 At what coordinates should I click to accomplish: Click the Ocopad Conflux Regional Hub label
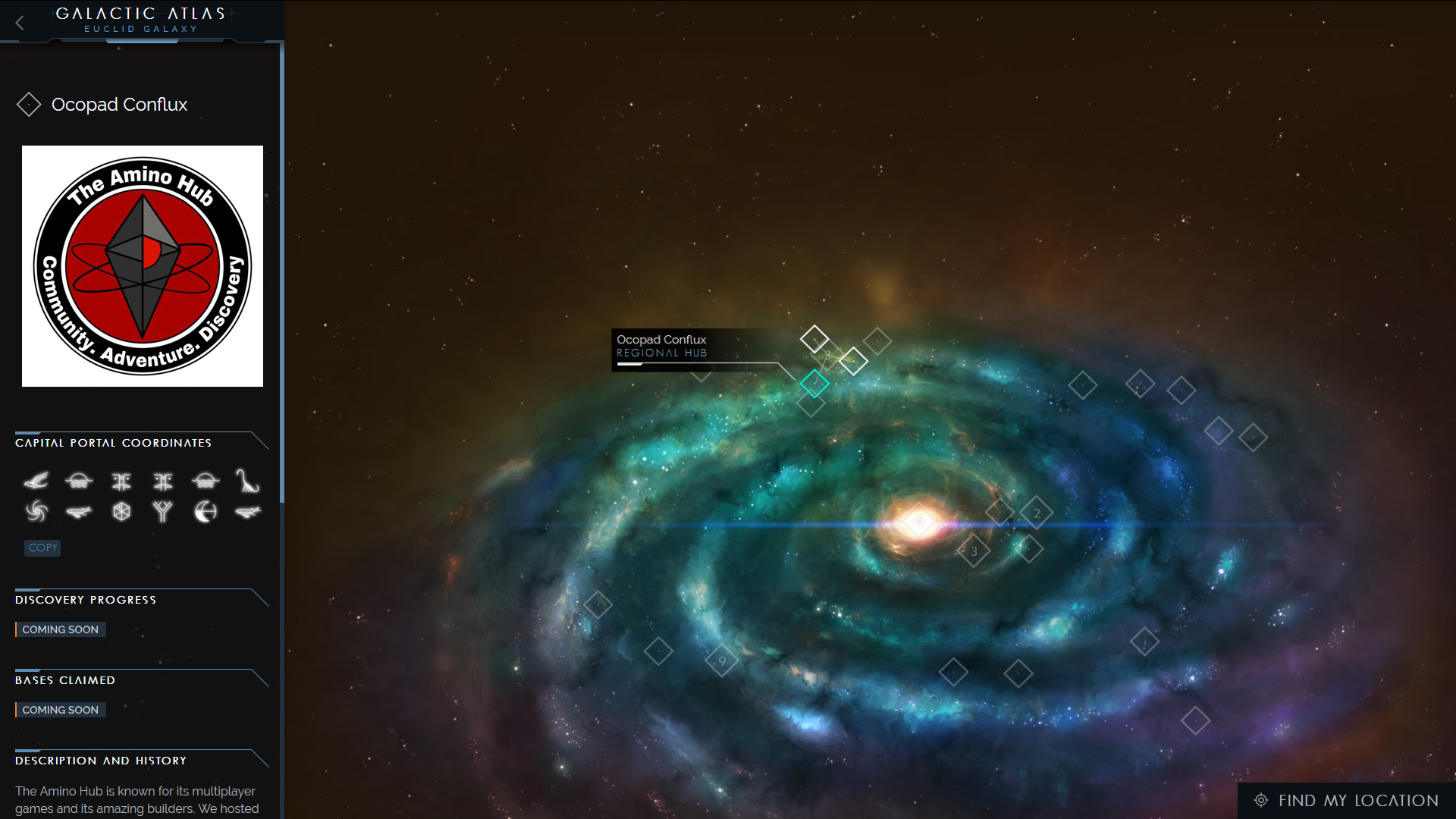click(662, 347)
